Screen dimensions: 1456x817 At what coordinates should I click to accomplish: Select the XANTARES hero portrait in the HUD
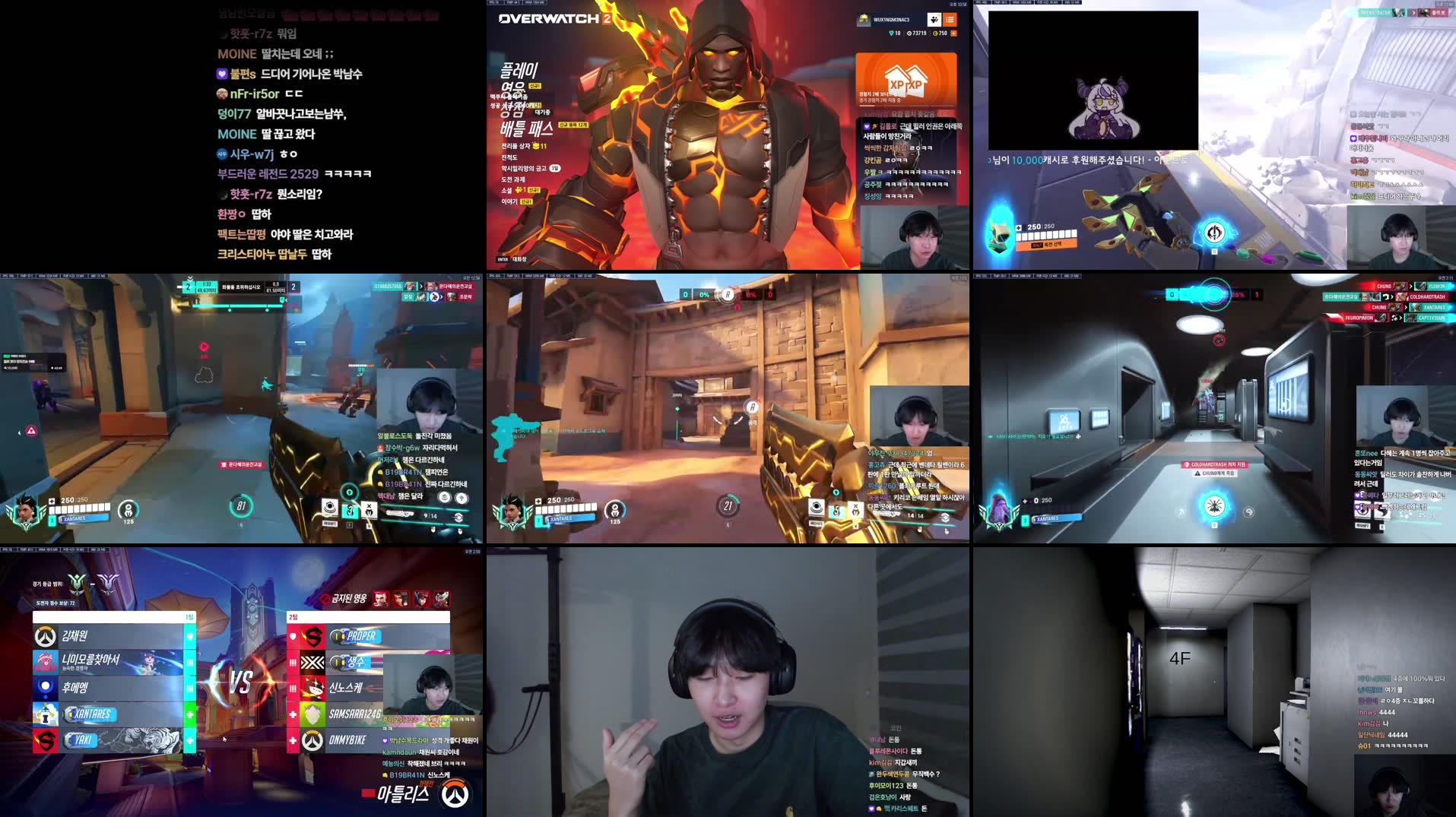click(26, 510)
